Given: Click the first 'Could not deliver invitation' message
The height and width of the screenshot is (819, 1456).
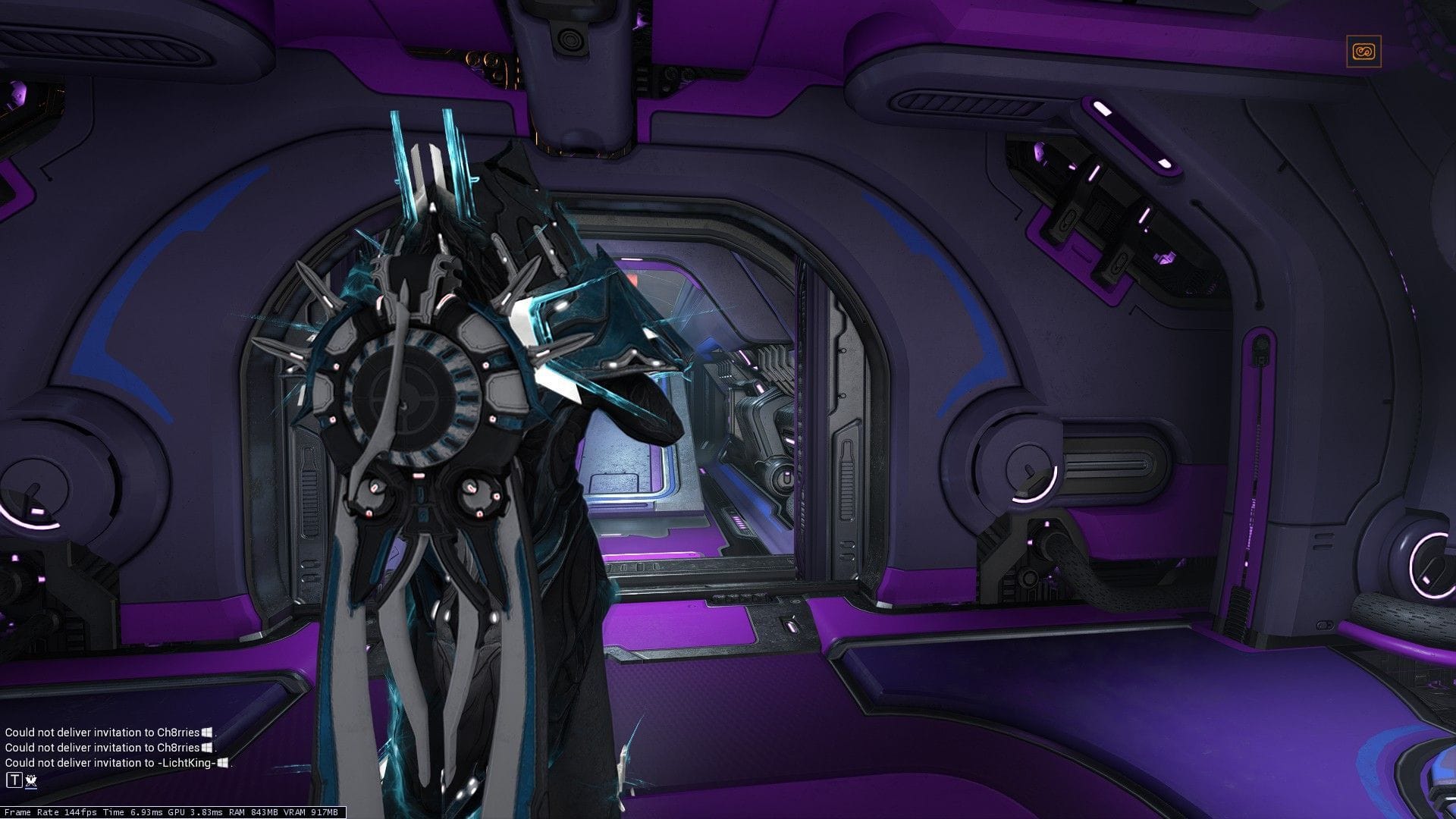Looking at the screenshot, I should point(106,733).
